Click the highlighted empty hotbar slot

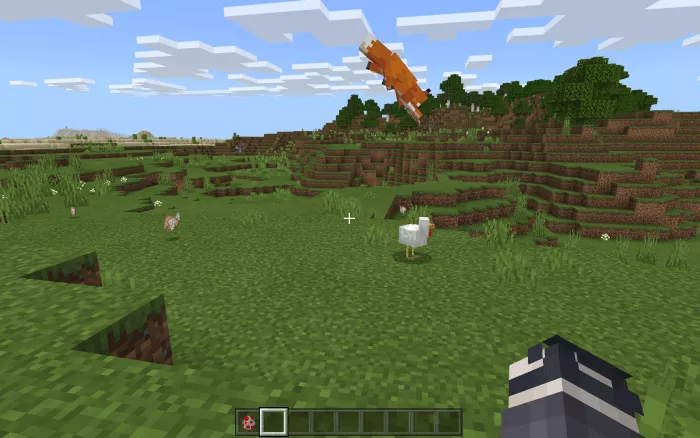[x=273, y=422]
